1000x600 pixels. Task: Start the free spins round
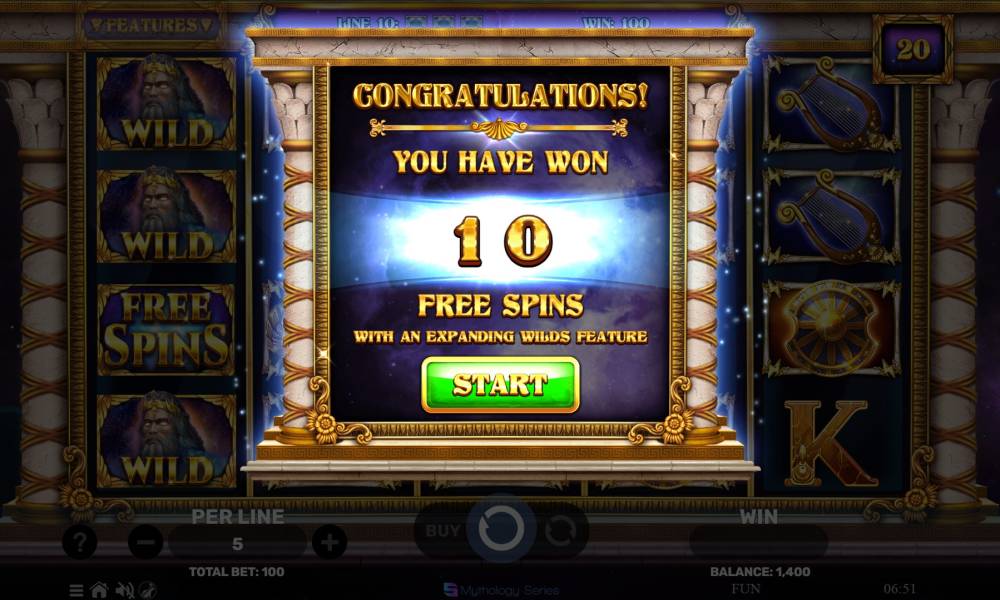click(x=500, y=384)
